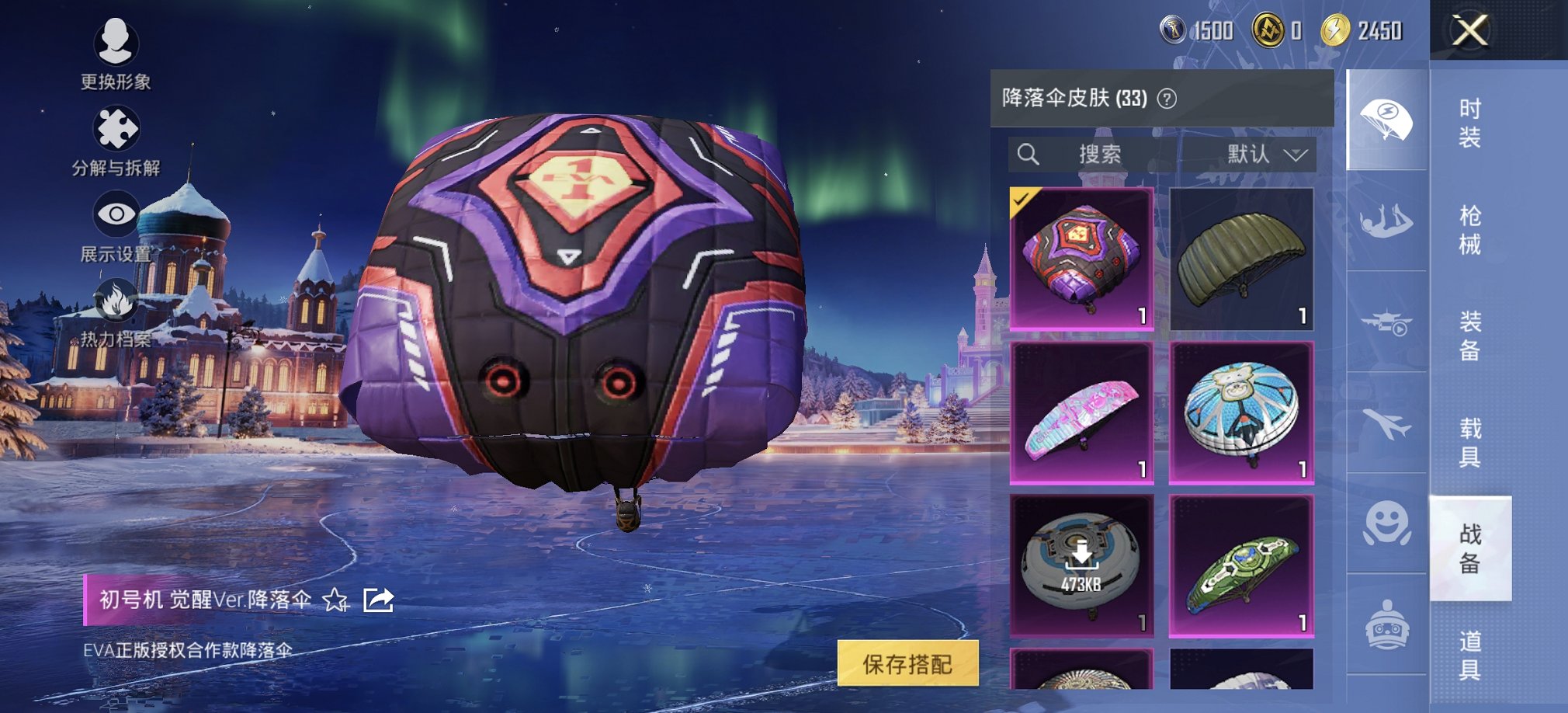Open 热力档案 heat archive
Image resolution: width=1568 pixels, height=713 pixels.
coord(116,311)
